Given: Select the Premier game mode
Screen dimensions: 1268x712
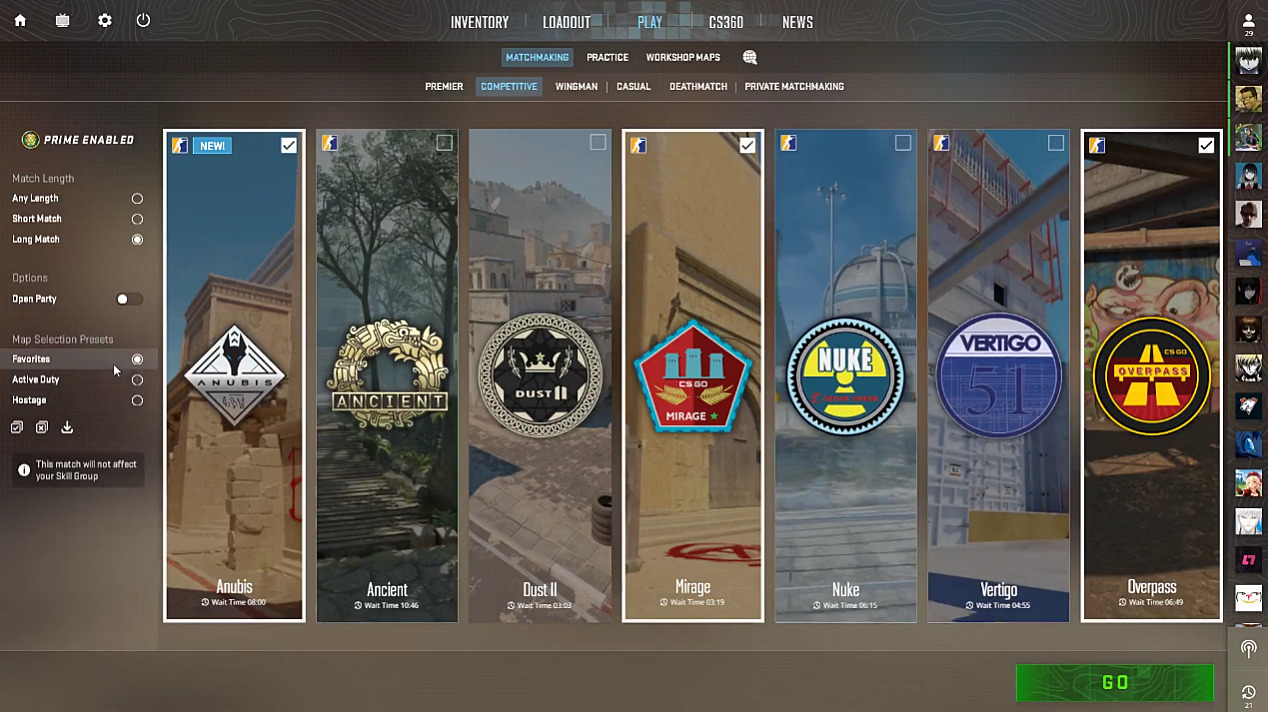Looking at the screenshot, I should click(444, 87).
